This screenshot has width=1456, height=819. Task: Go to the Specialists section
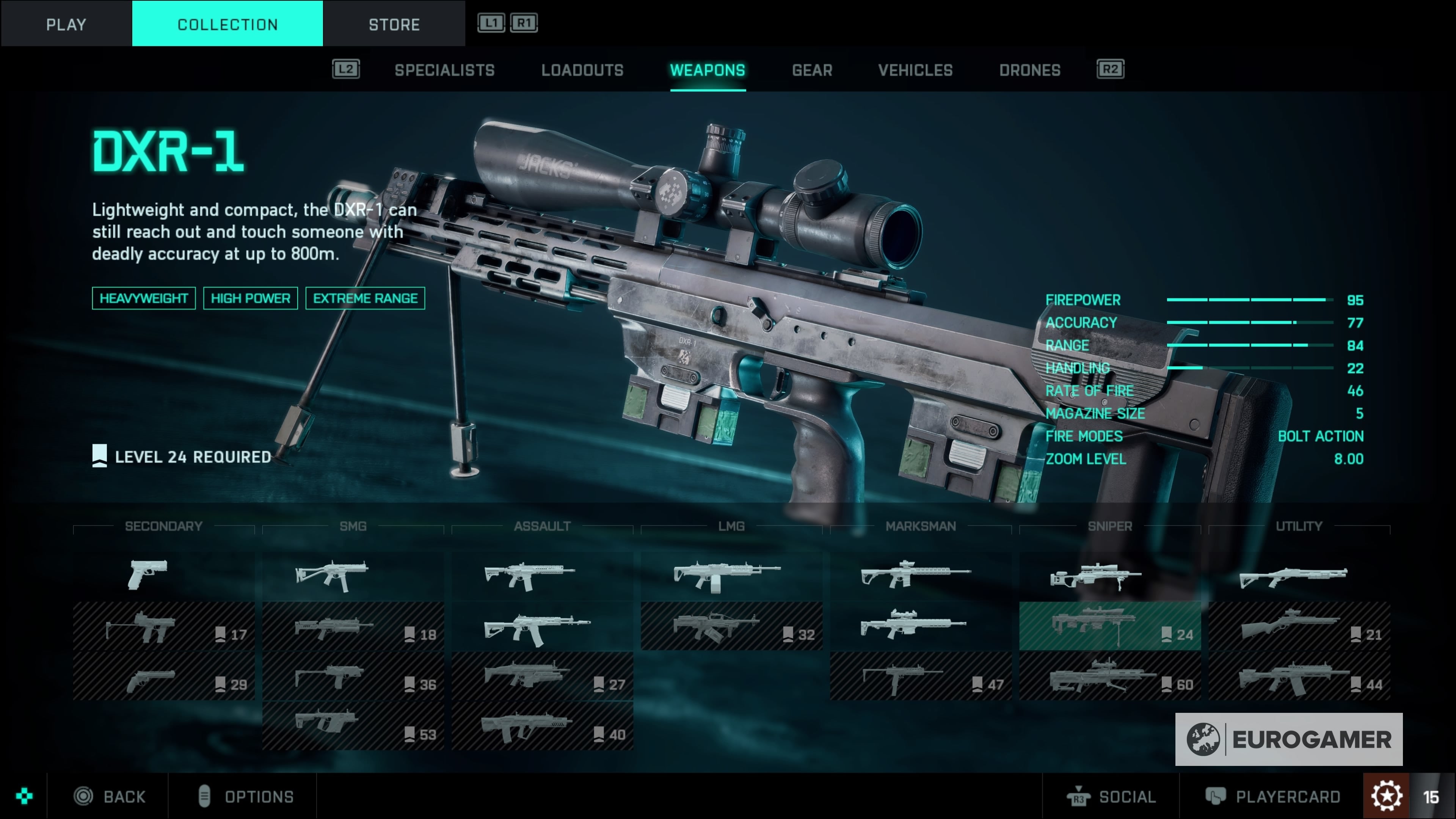click(x=444, y=70)
